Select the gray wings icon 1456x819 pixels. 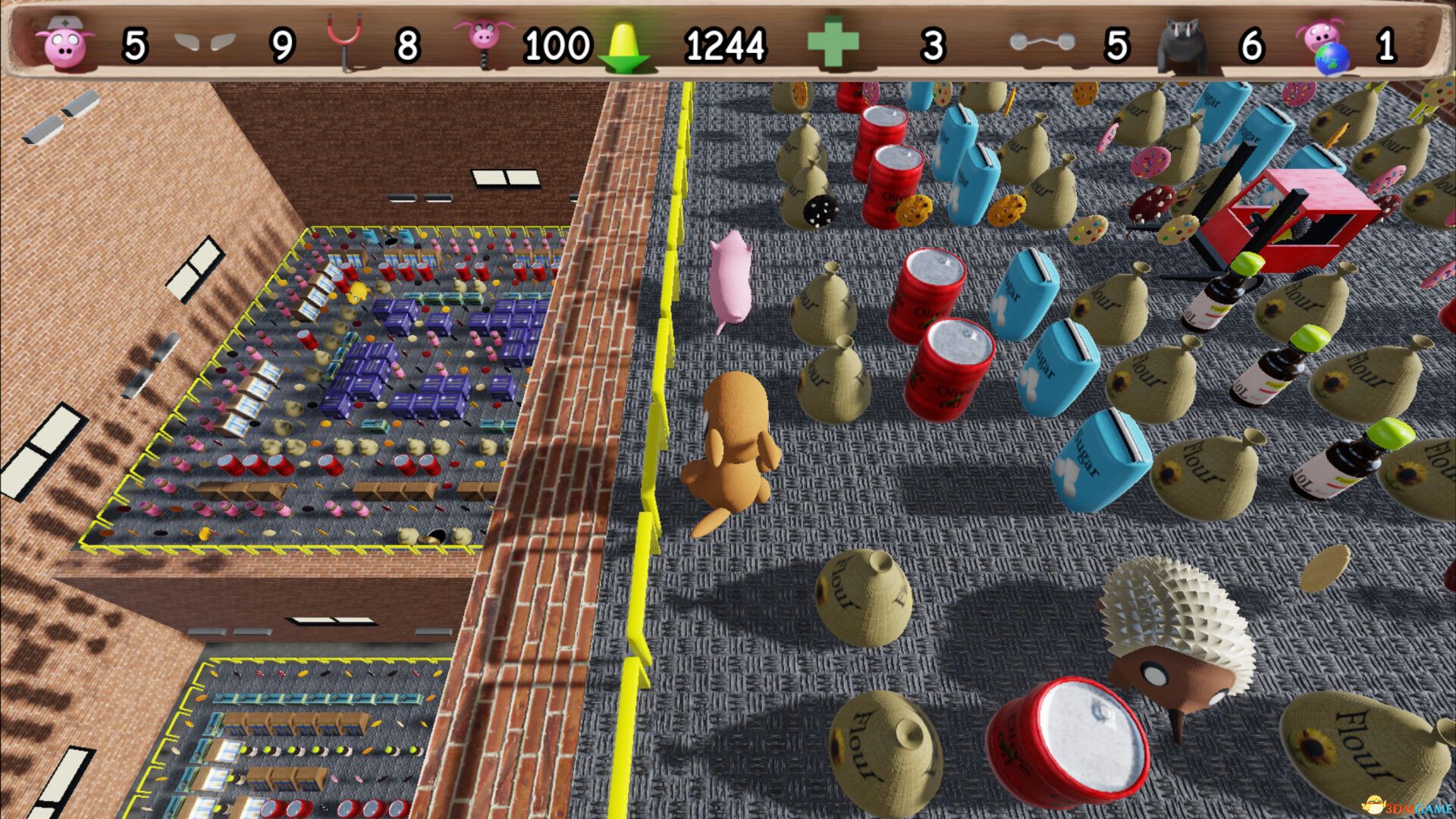pyautogui.click(x=204, y=42)
